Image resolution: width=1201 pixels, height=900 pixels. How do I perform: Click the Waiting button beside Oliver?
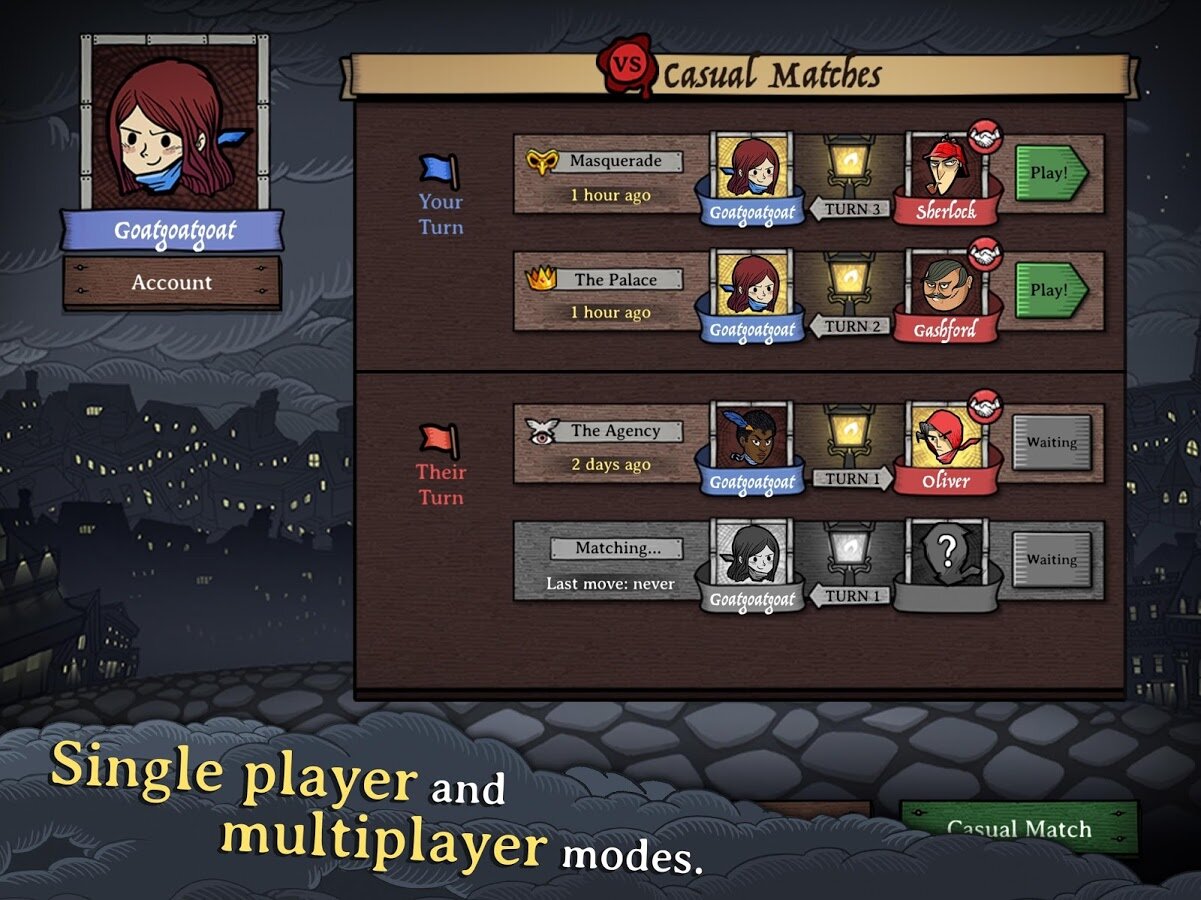(x=1051, y=443)
